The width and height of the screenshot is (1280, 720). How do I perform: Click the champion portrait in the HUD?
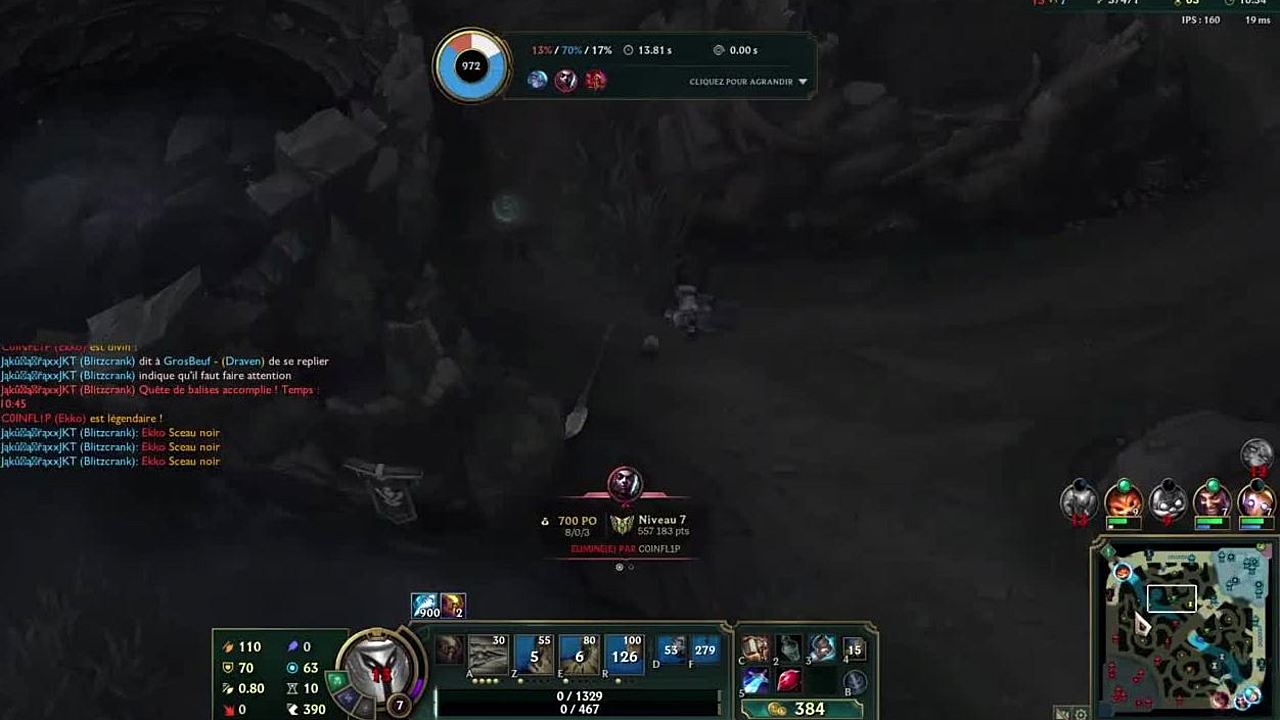point(380,667)
